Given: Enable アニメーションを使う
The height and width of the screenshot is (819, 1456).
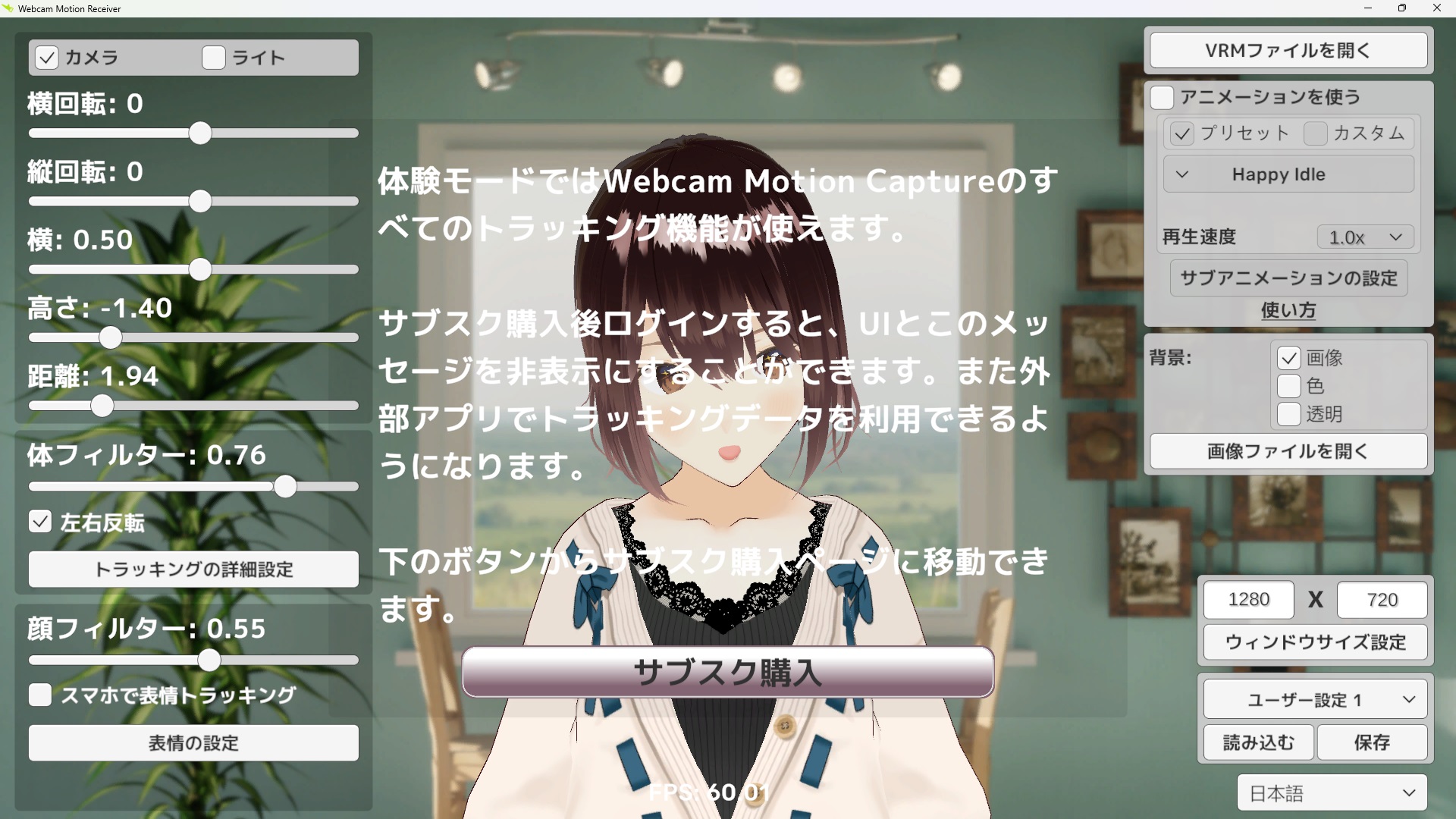Looking at the screenshot, I should point(1162,97).
